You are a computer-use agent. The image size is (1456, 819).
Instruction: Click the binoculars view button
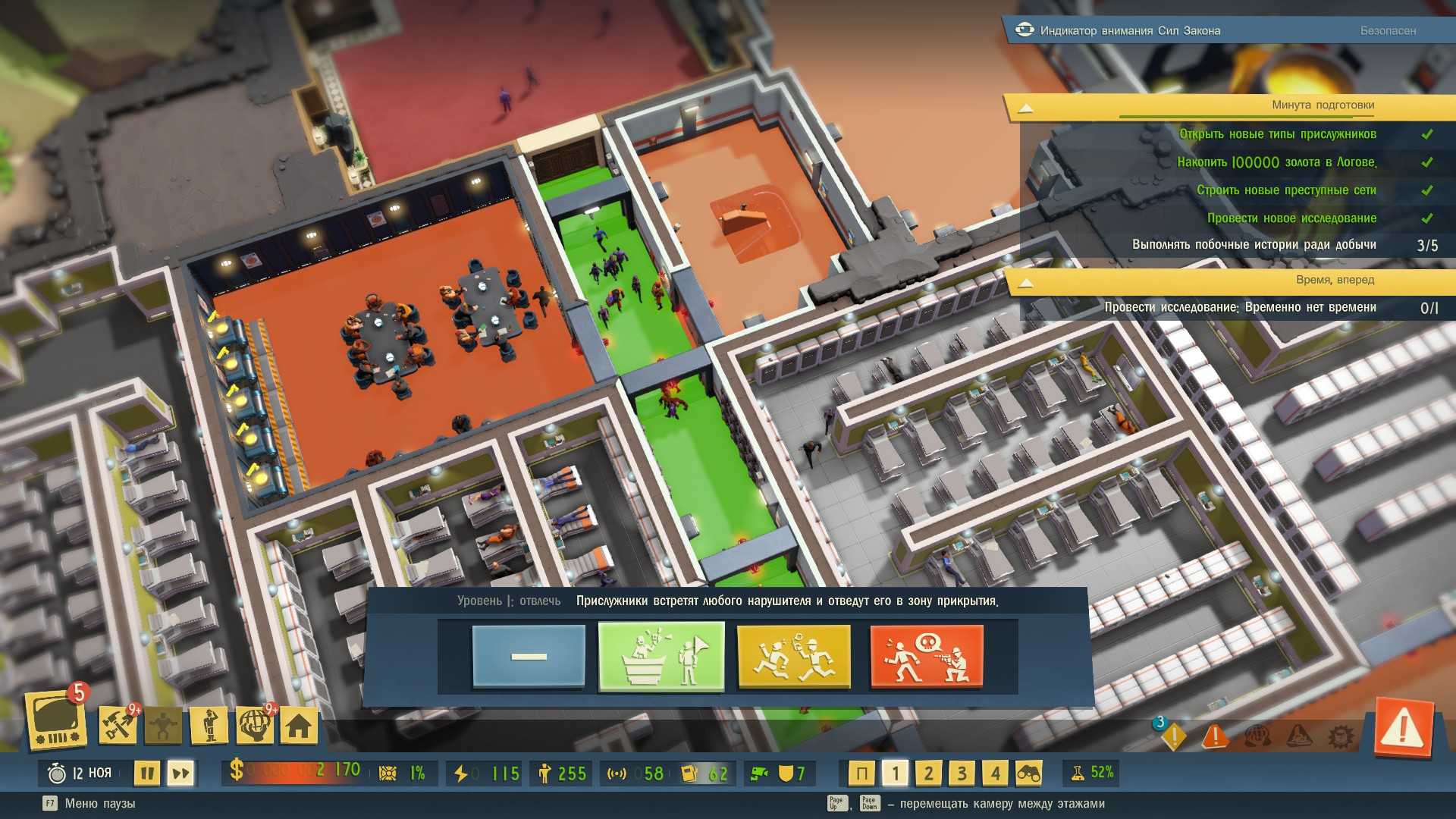[x=1028, y=773]
